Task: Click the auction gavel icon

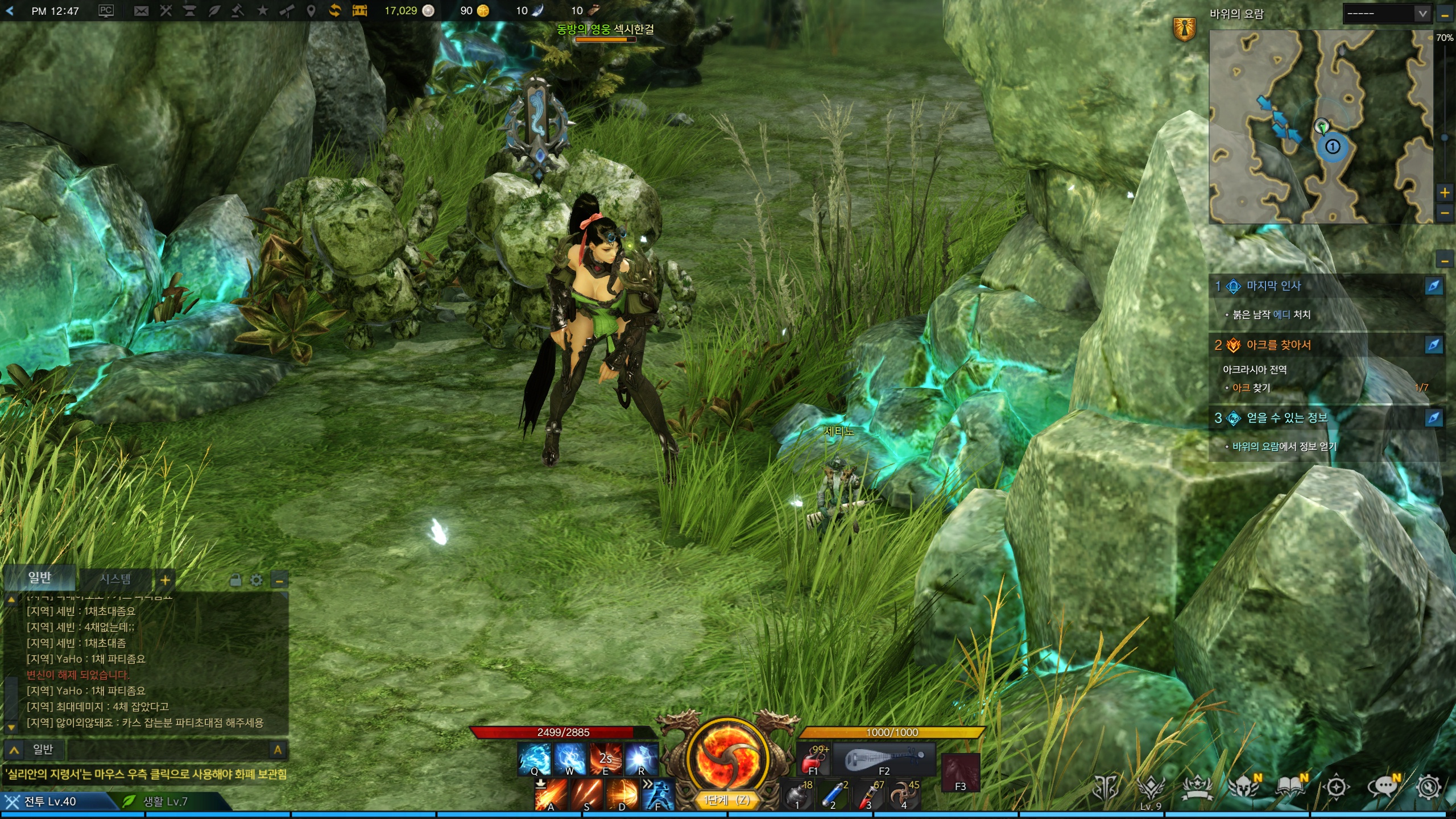Action: [x=238, y=11]
